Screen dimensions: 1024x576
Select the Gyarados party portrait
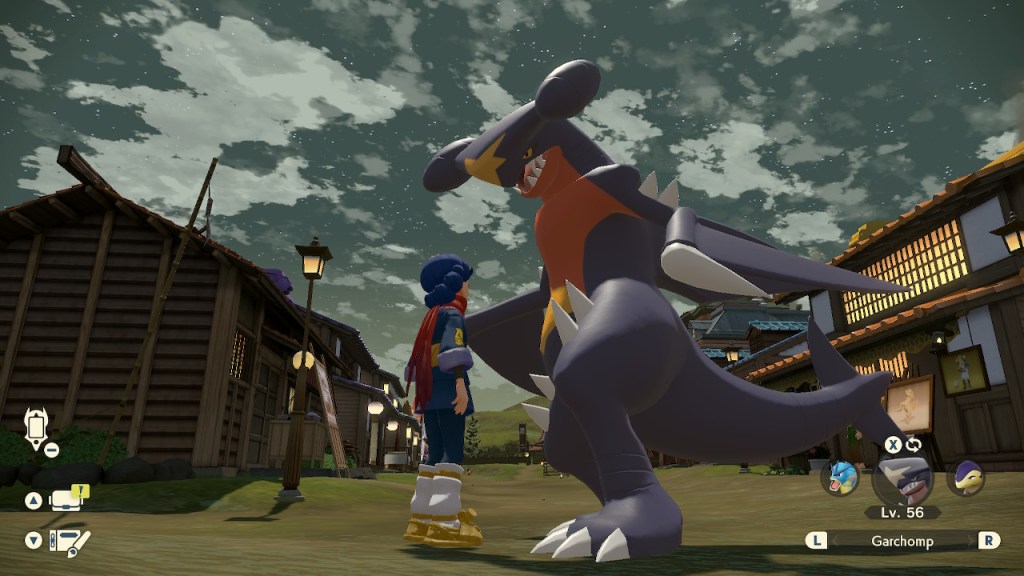[840, 477]
